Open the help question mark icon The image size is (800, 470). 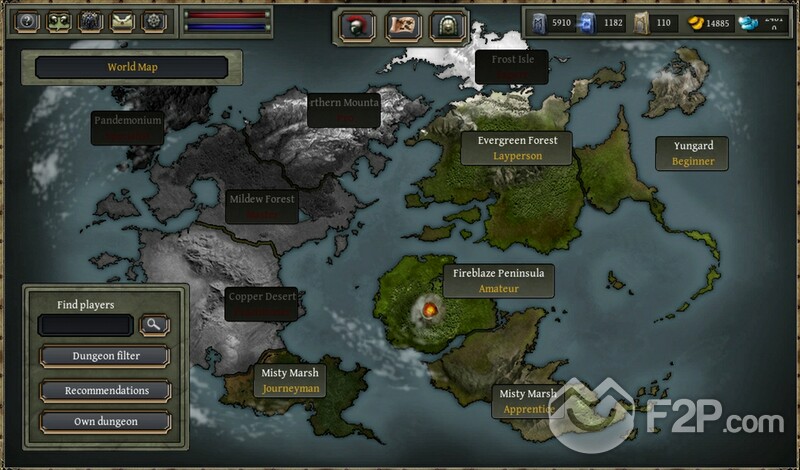point(28,21)
